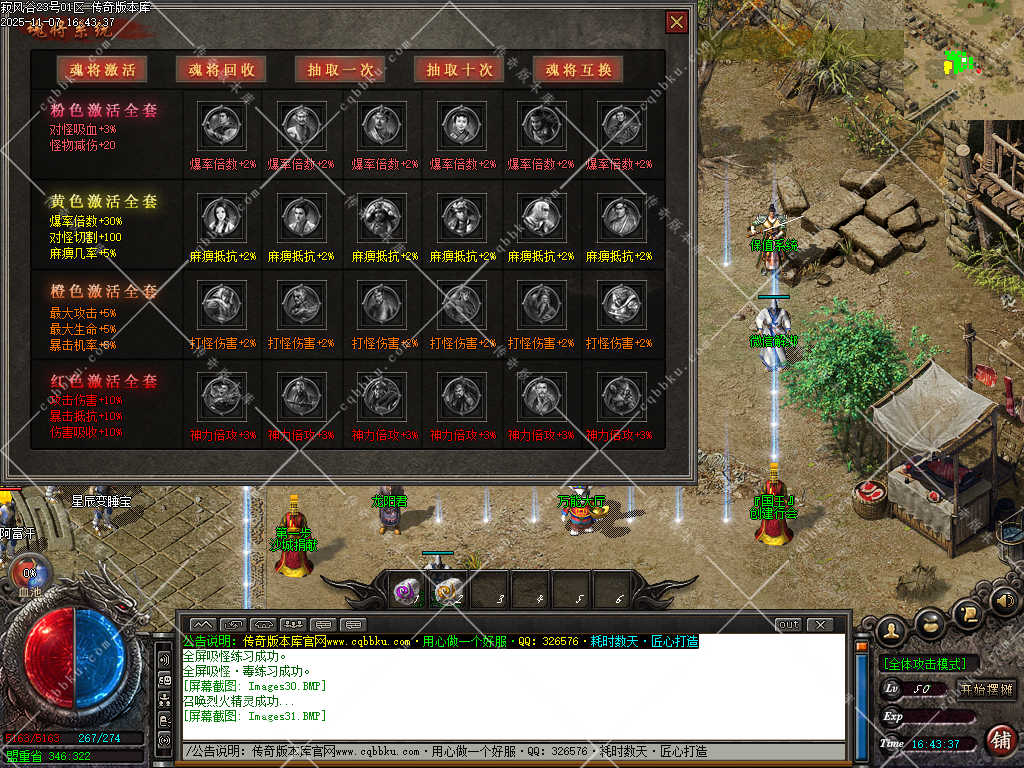Toggle sound with the speaker icon
This screenshot has height=768, width=1024.
coord(1004,602)
